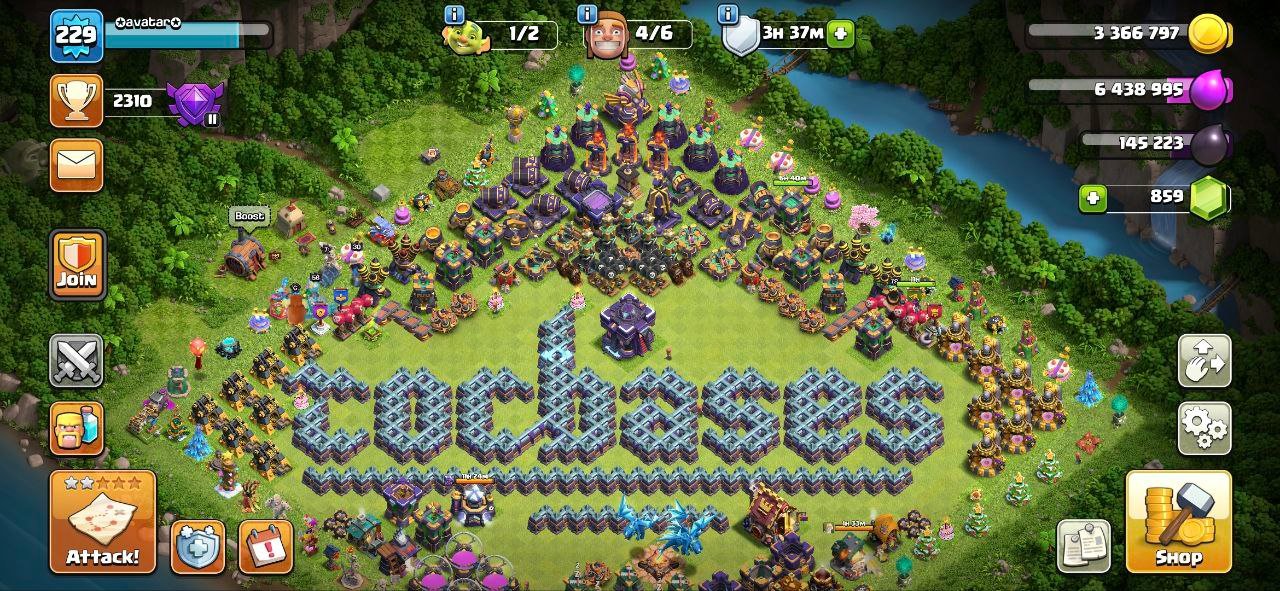The height and width of the screenshot is (591, 1280).
Task: Click the level 229 experience badge
Action: (77, 35)
